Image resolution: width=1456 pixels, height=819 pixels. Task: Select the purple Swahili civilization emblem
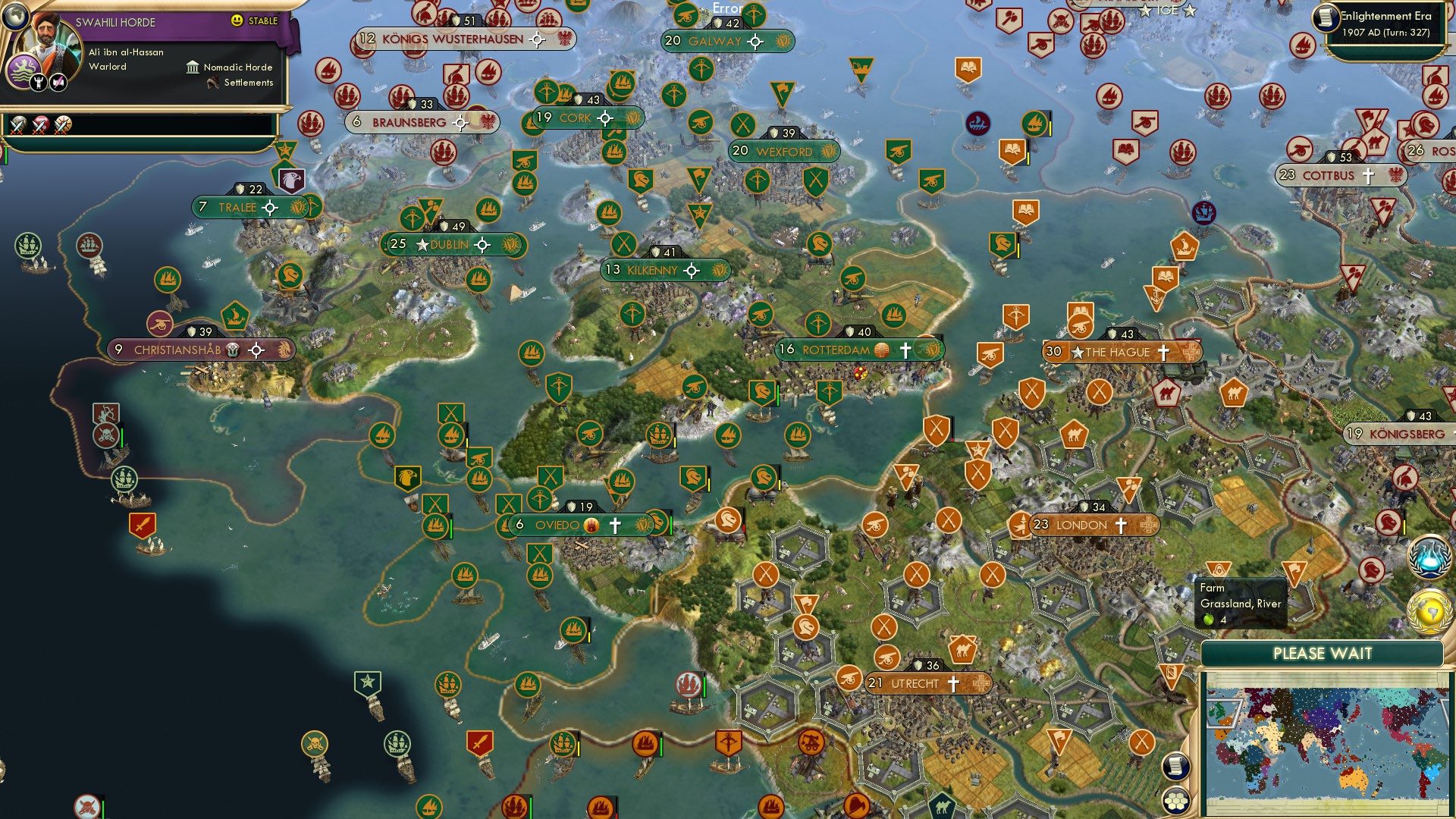[x=23, y=68]
